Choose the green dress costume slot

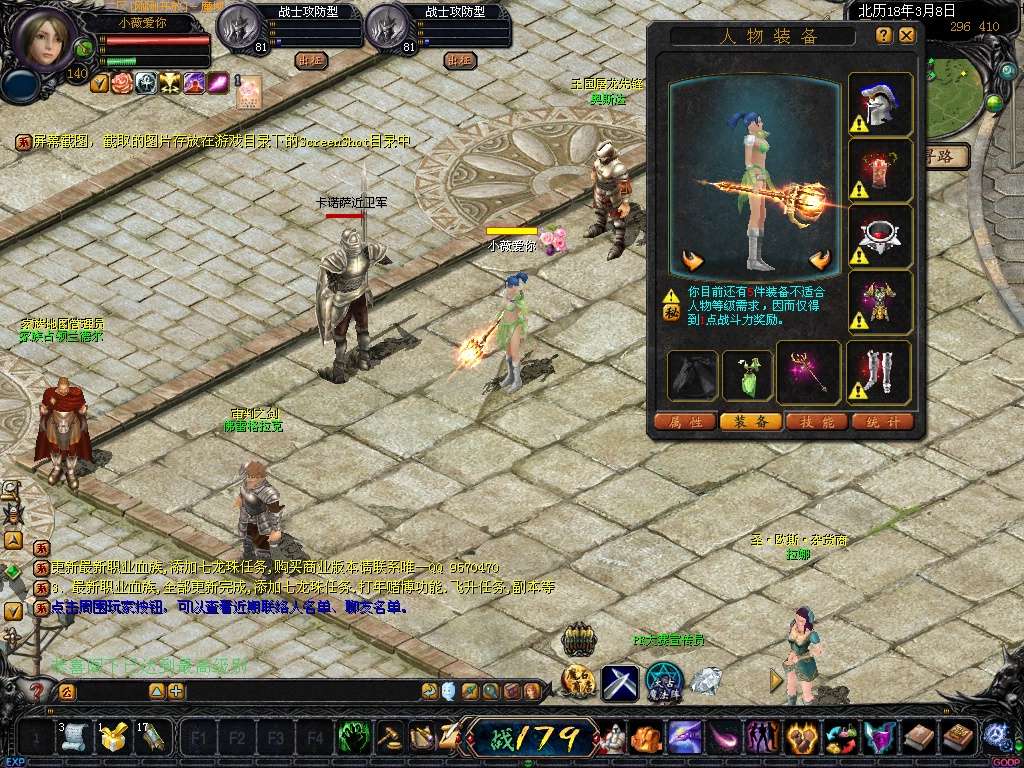747,375
